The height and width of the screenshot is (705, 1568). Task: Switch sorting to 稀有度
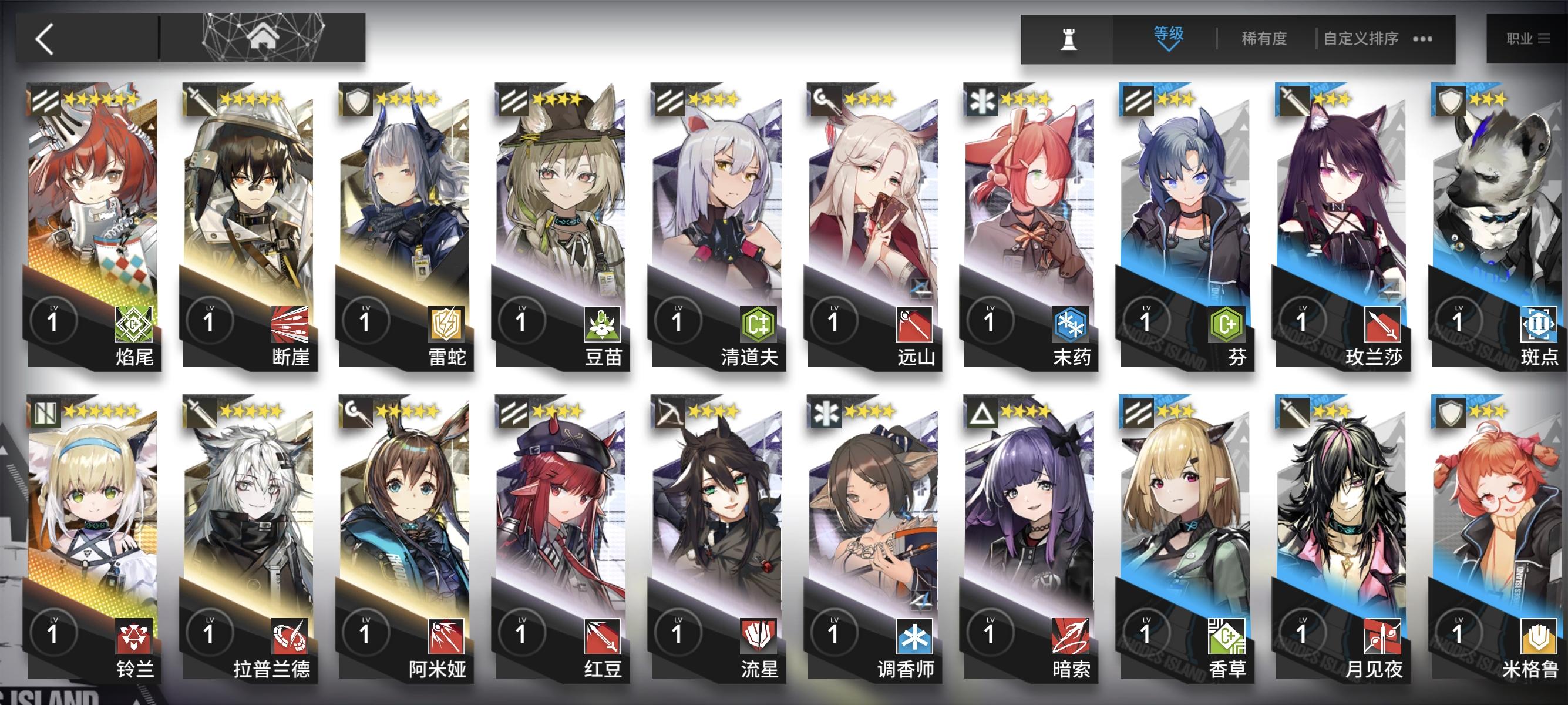click(1263, 38)
